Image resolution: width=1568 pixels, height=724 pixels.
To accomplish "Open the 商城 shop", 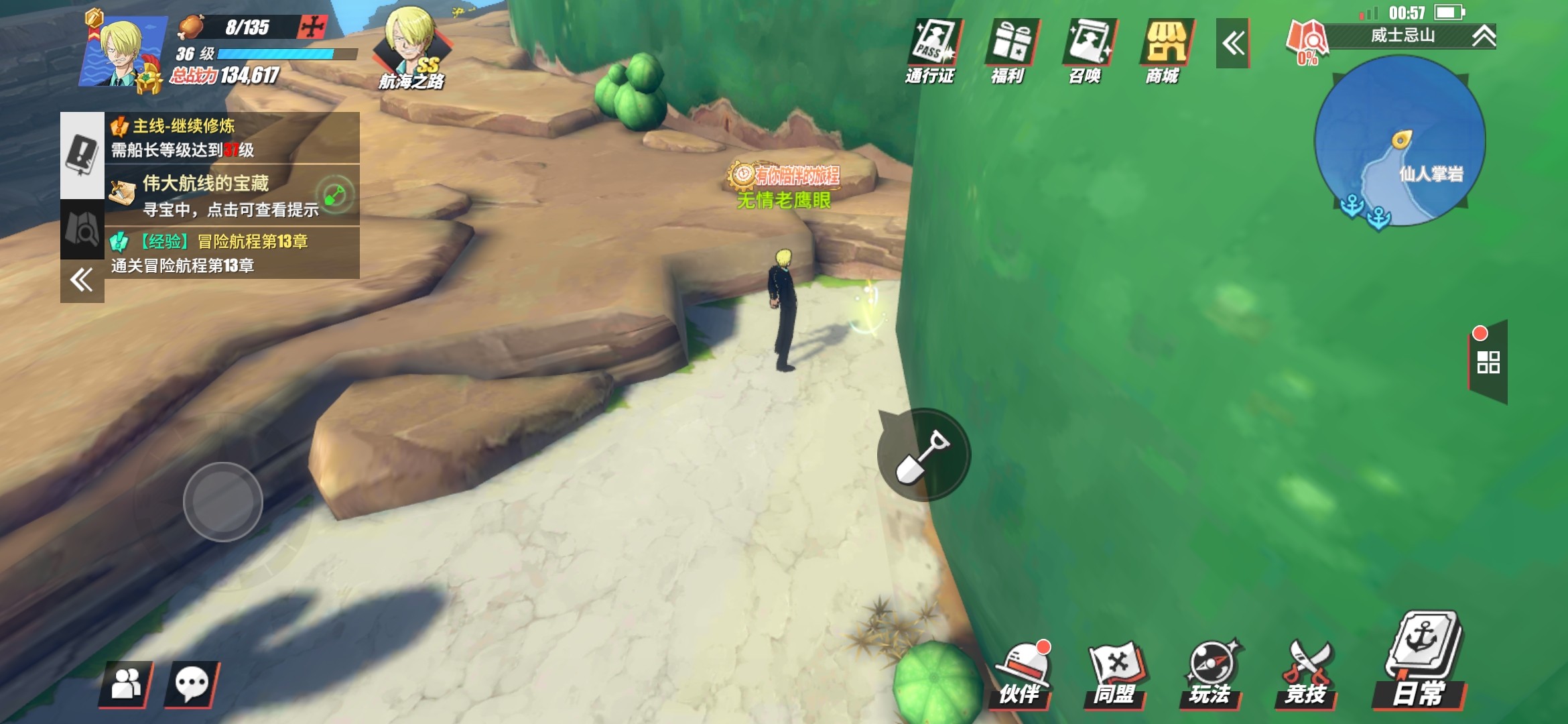I will point(1164,51).
